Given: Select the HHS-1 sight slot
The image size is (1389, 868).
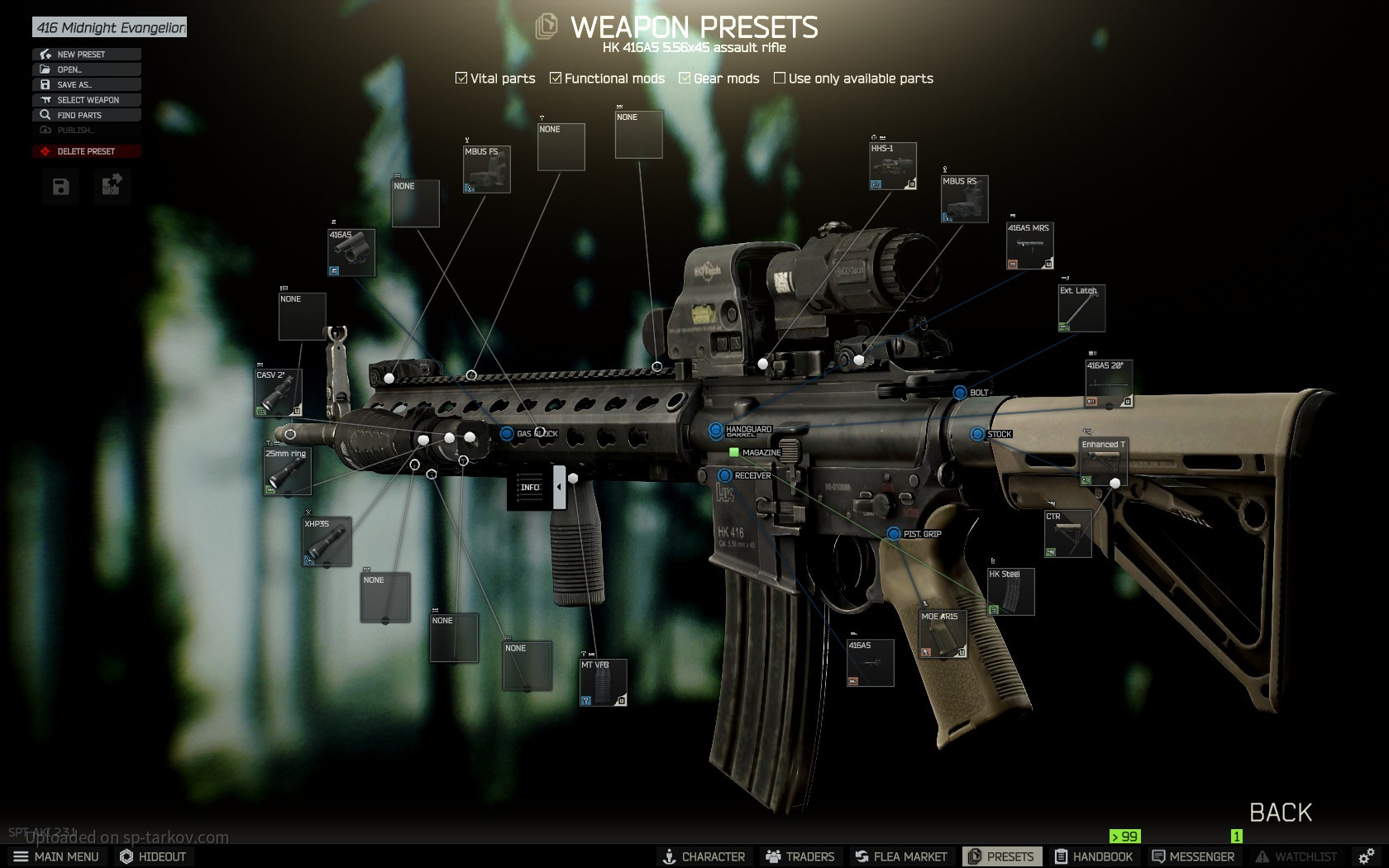Looking at the screenshot, I should (x=893, y=166).
